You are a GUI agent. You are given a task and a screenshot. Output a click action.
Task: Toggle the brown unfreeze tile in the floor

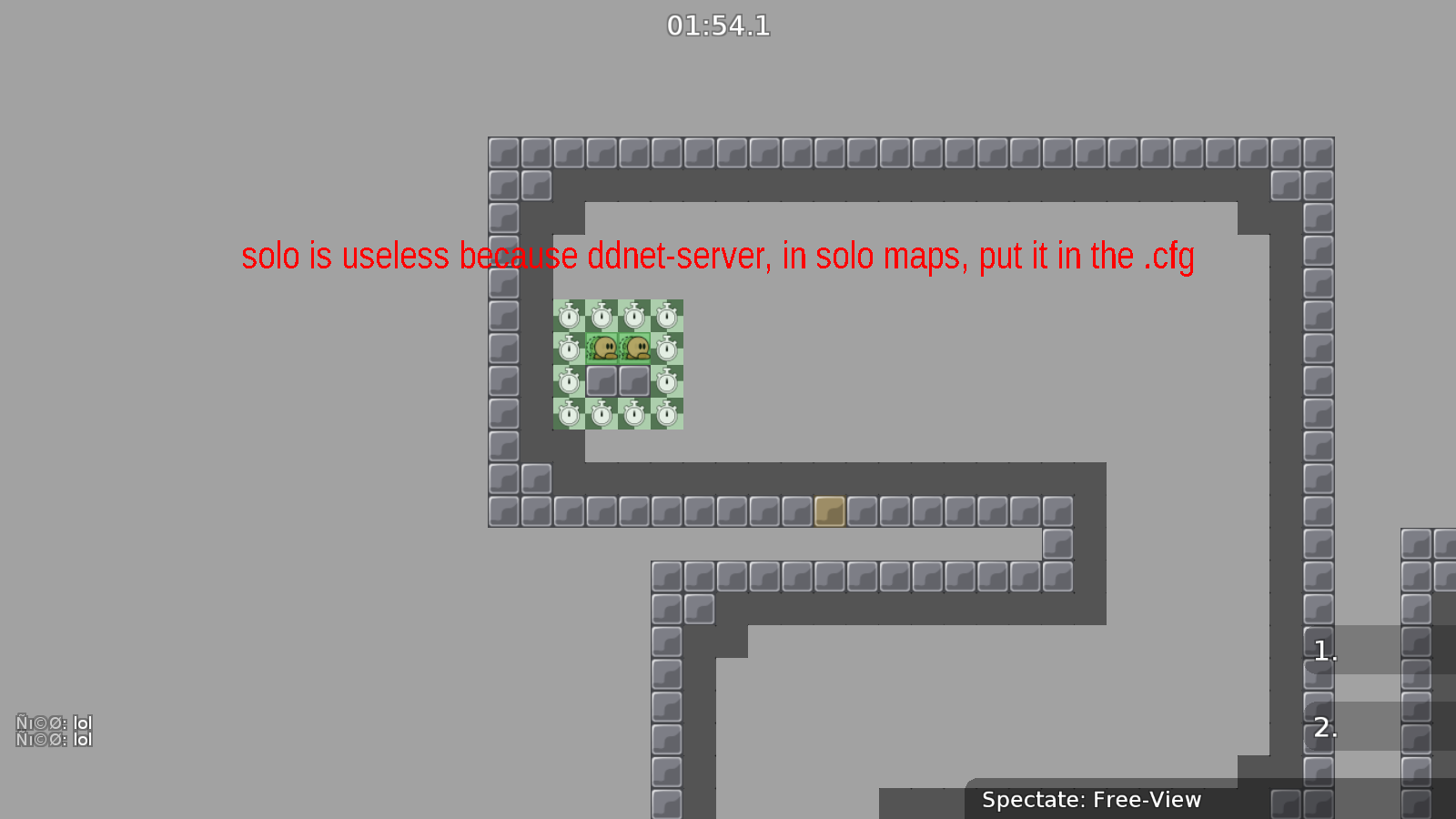[x=828, y=512]
